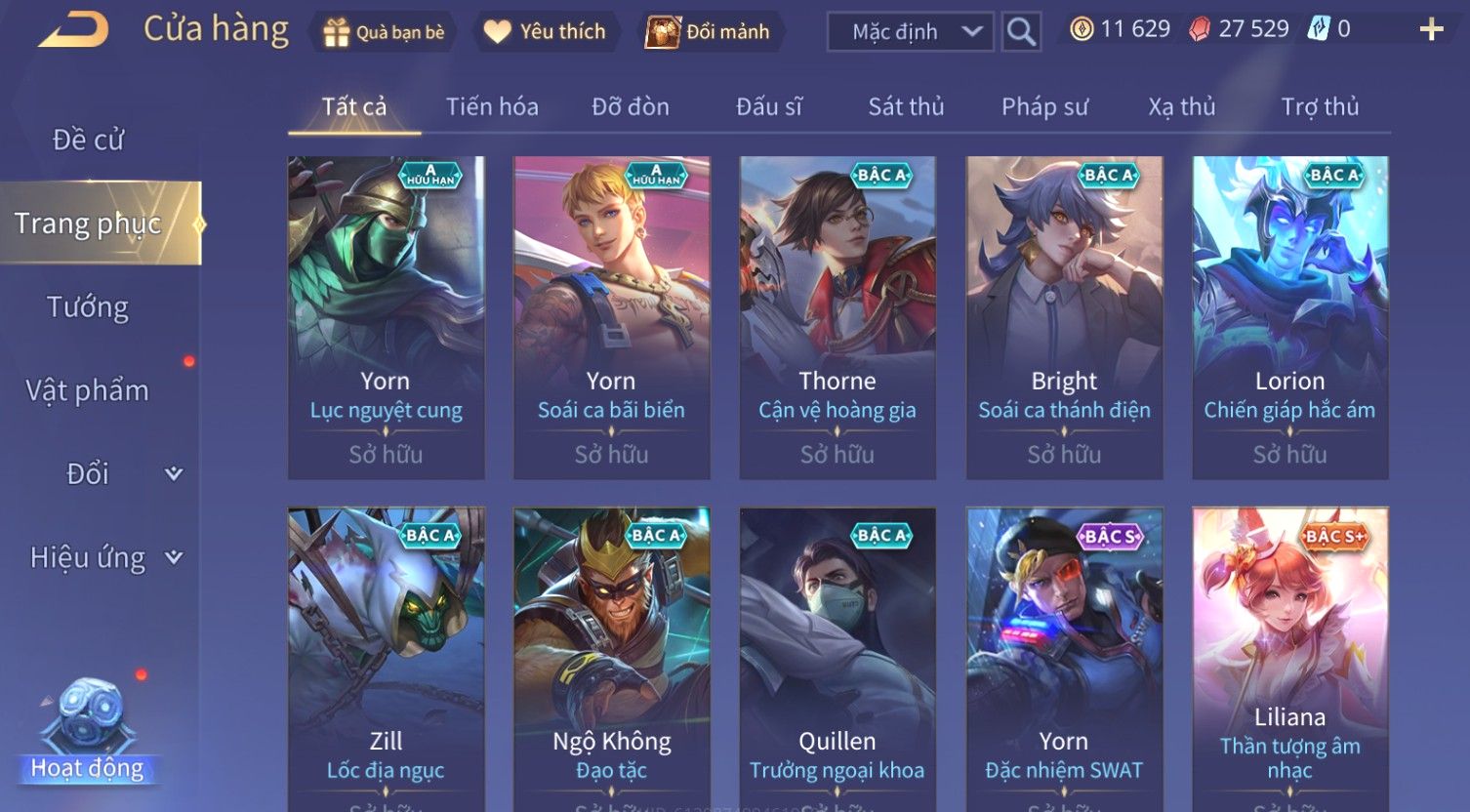Go to the Tướng sidebar section
Screen dimensions: 1470x812
tap(88, 307)
